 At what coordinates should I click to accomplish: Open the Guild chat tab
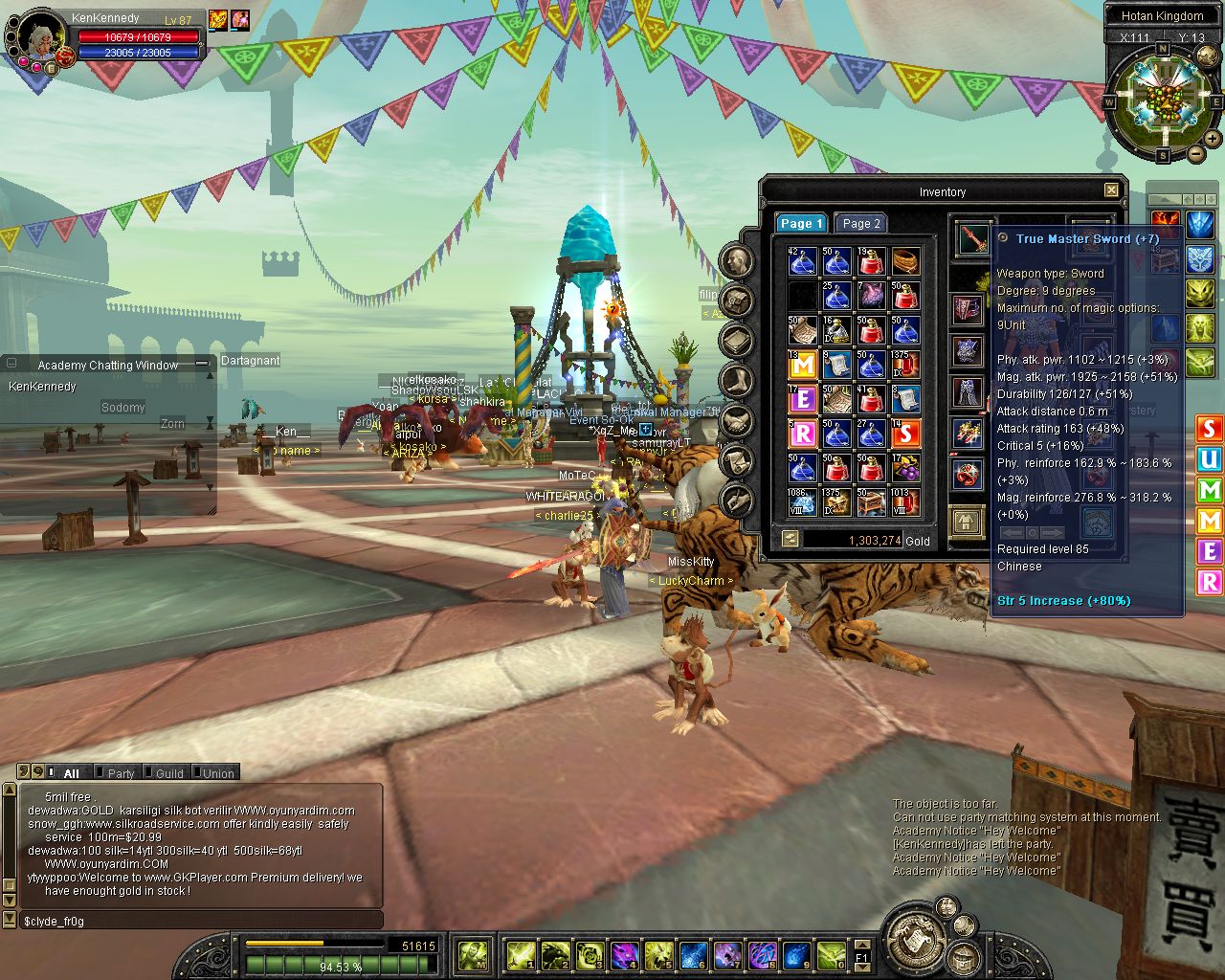coord(168,773)
